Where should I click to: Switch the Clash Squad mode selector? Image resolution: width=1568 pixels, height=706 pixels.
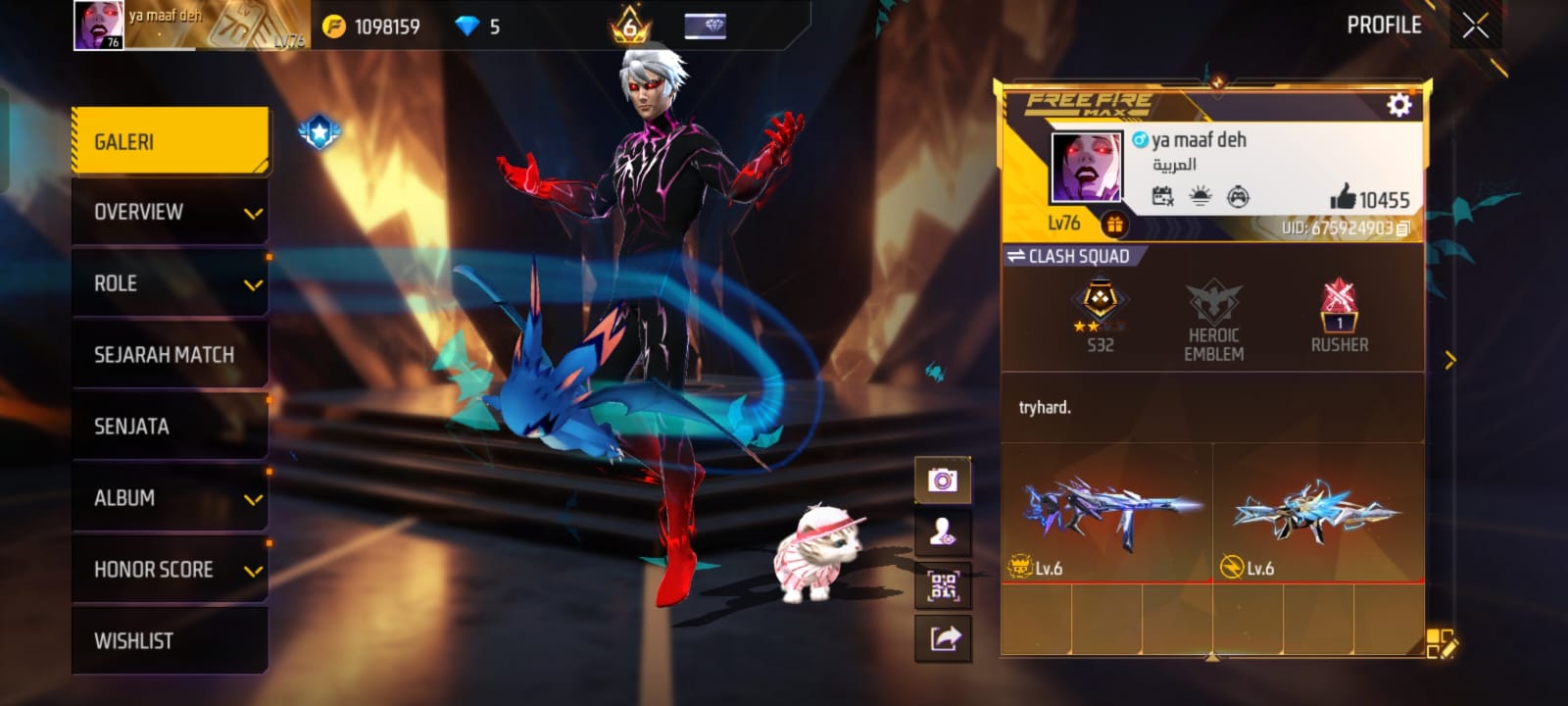(x=1069, y=256)
